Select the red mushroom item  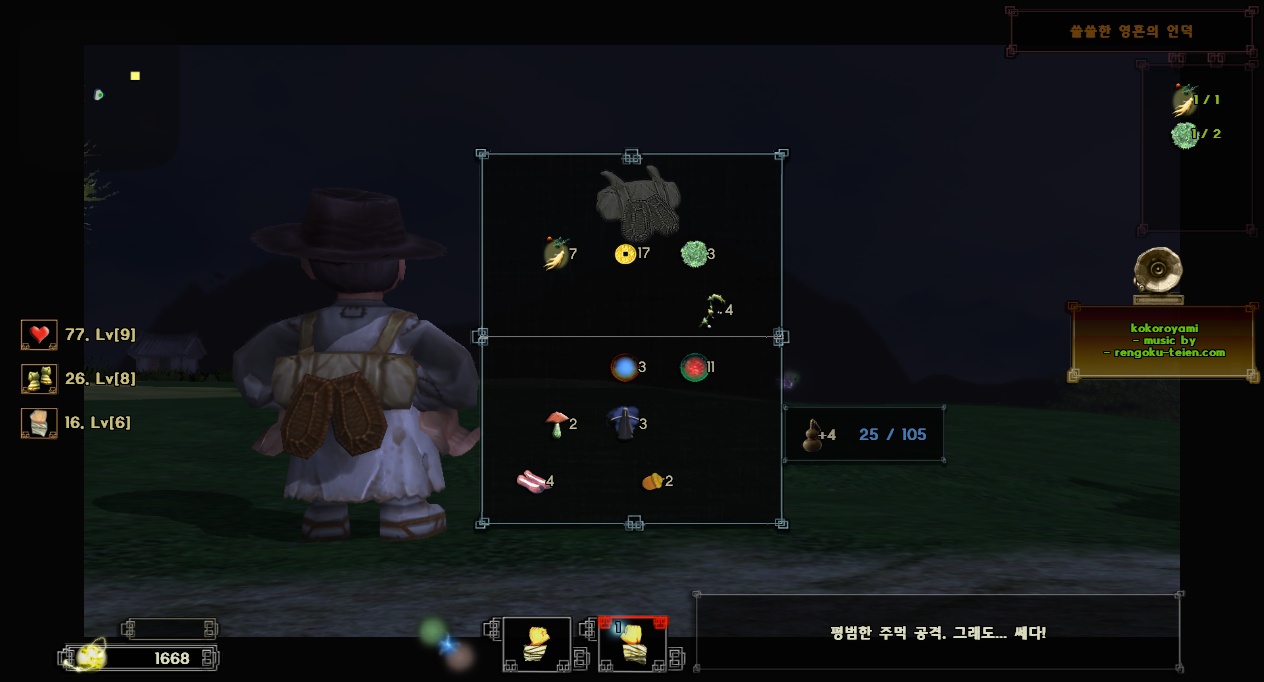point(556,424)
